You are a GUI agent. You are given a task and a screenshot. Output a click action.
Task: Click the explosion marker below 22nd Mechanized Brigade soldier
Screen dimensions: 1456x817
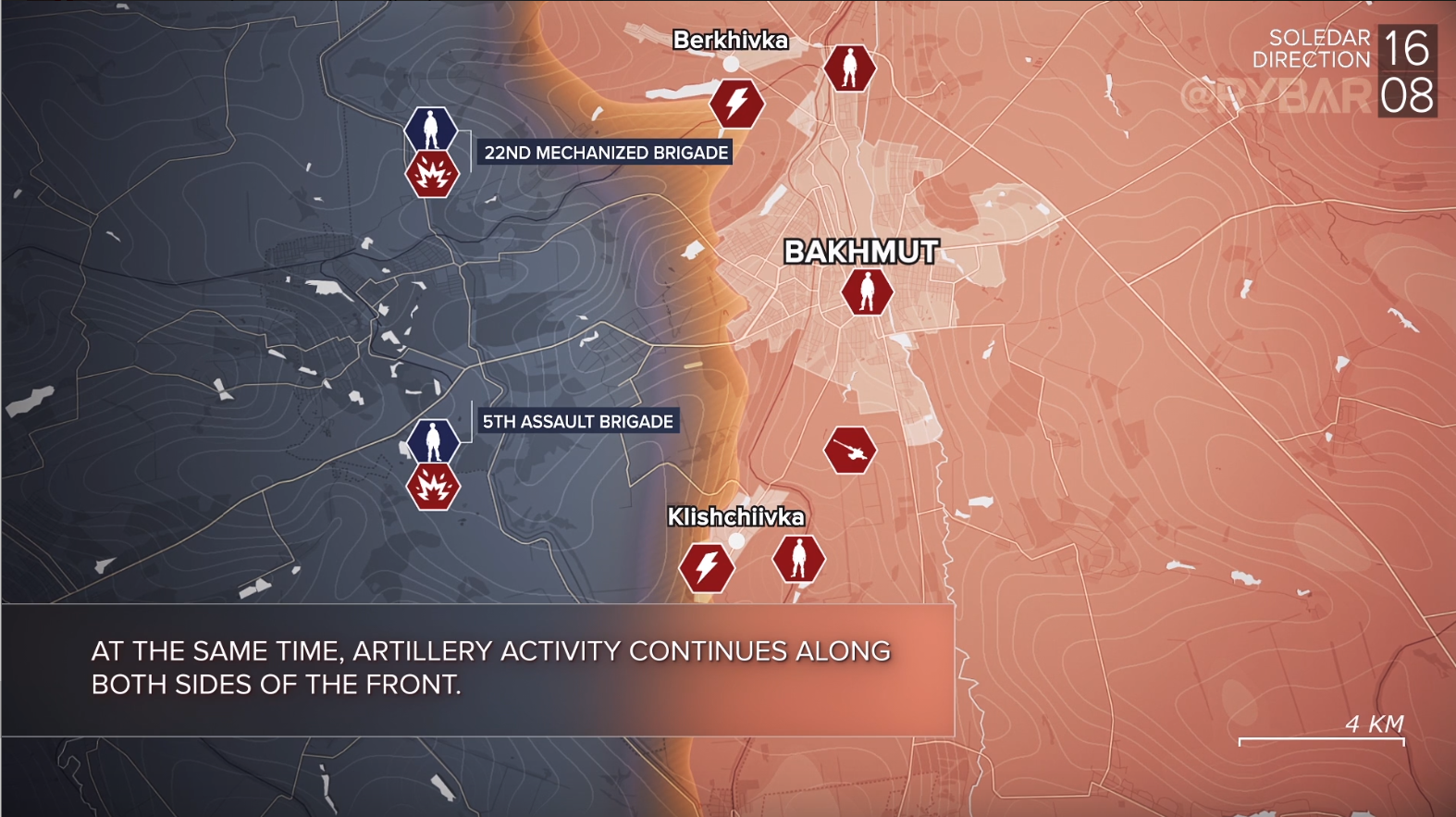click(x=432, y=174)
